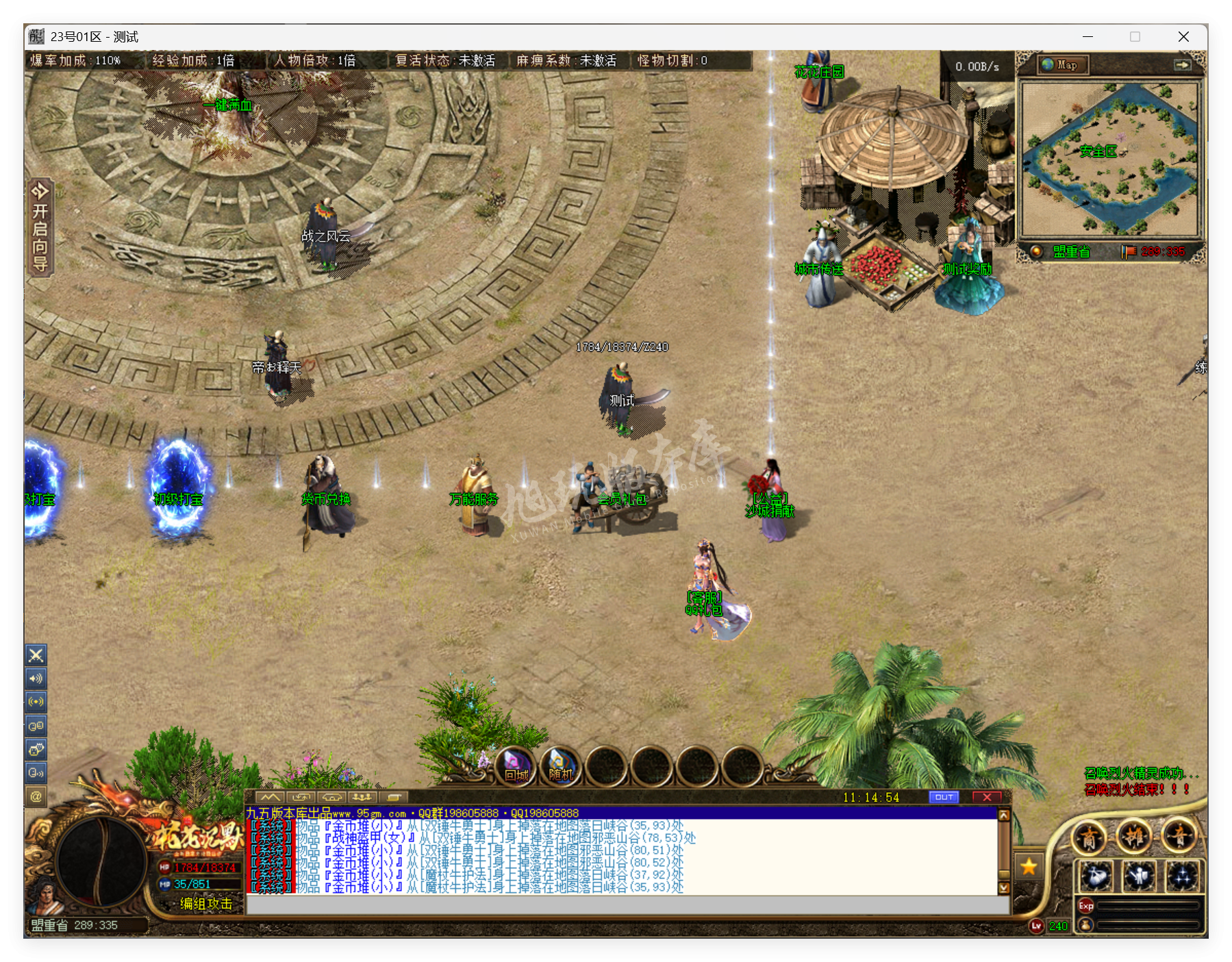Image resolution: width=1232 pixels, height=962 pixels.
Task: Open the 摊 stall icon near the Exp bar
Action: (1135, 837)
